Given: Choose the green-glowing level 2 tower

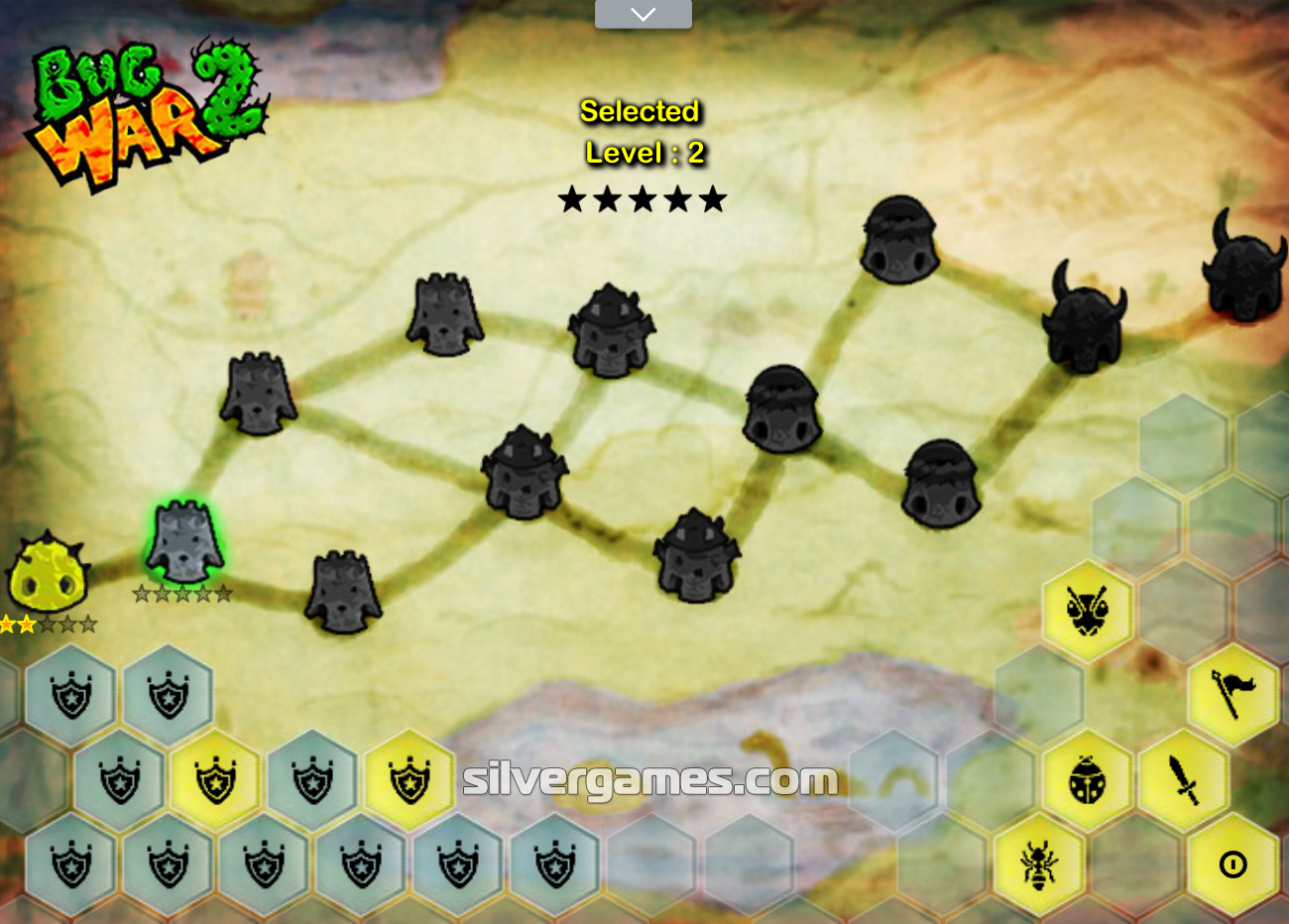Looking at the screenshot, I should [184, 541].
